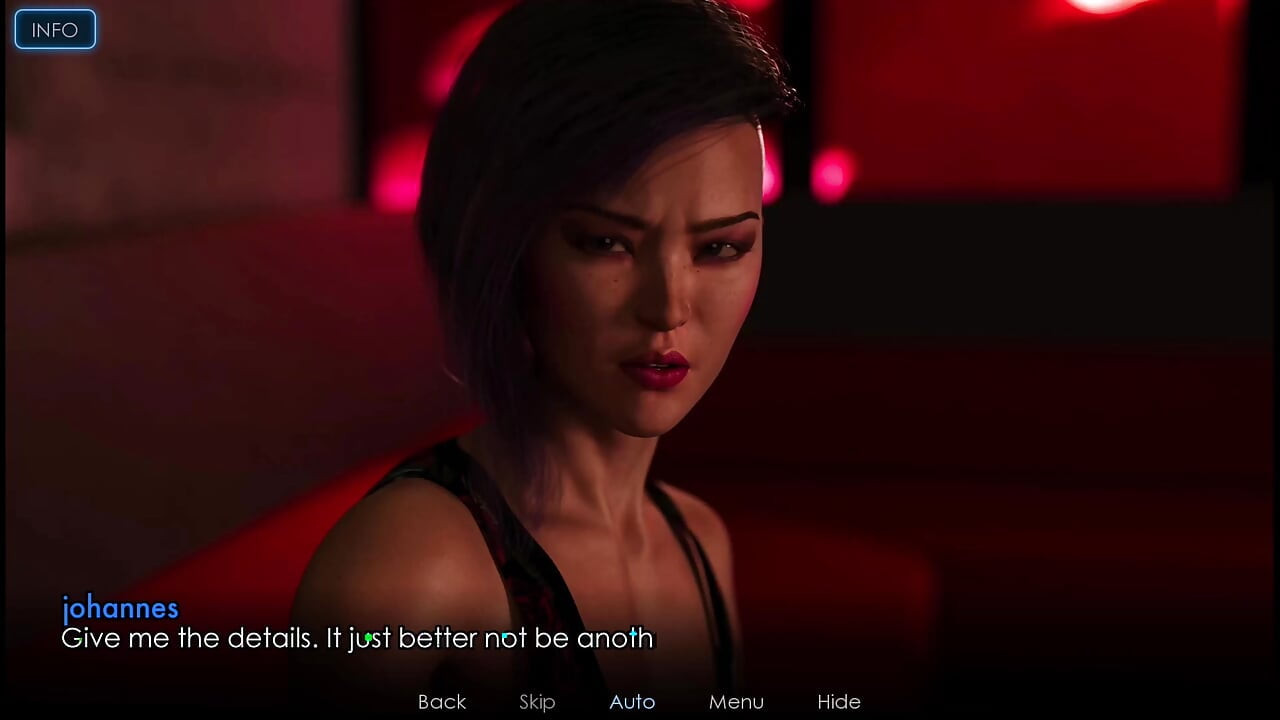Click the glowing INFO icon top-left
This screenshot has width=1280, height=720.
[x=54, y=29]
